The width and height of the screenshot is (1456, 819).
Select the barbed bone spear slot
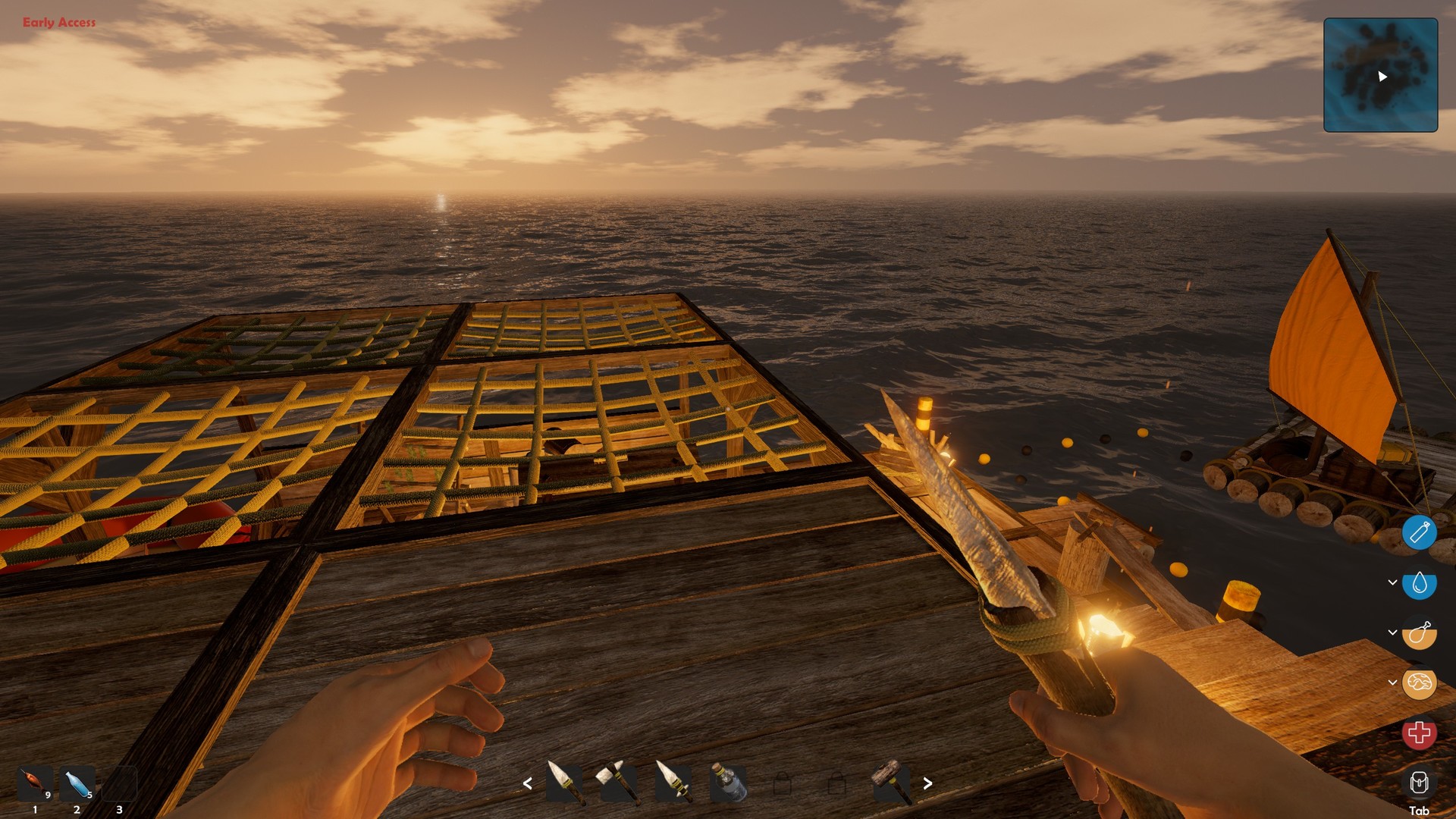point(673,783)
